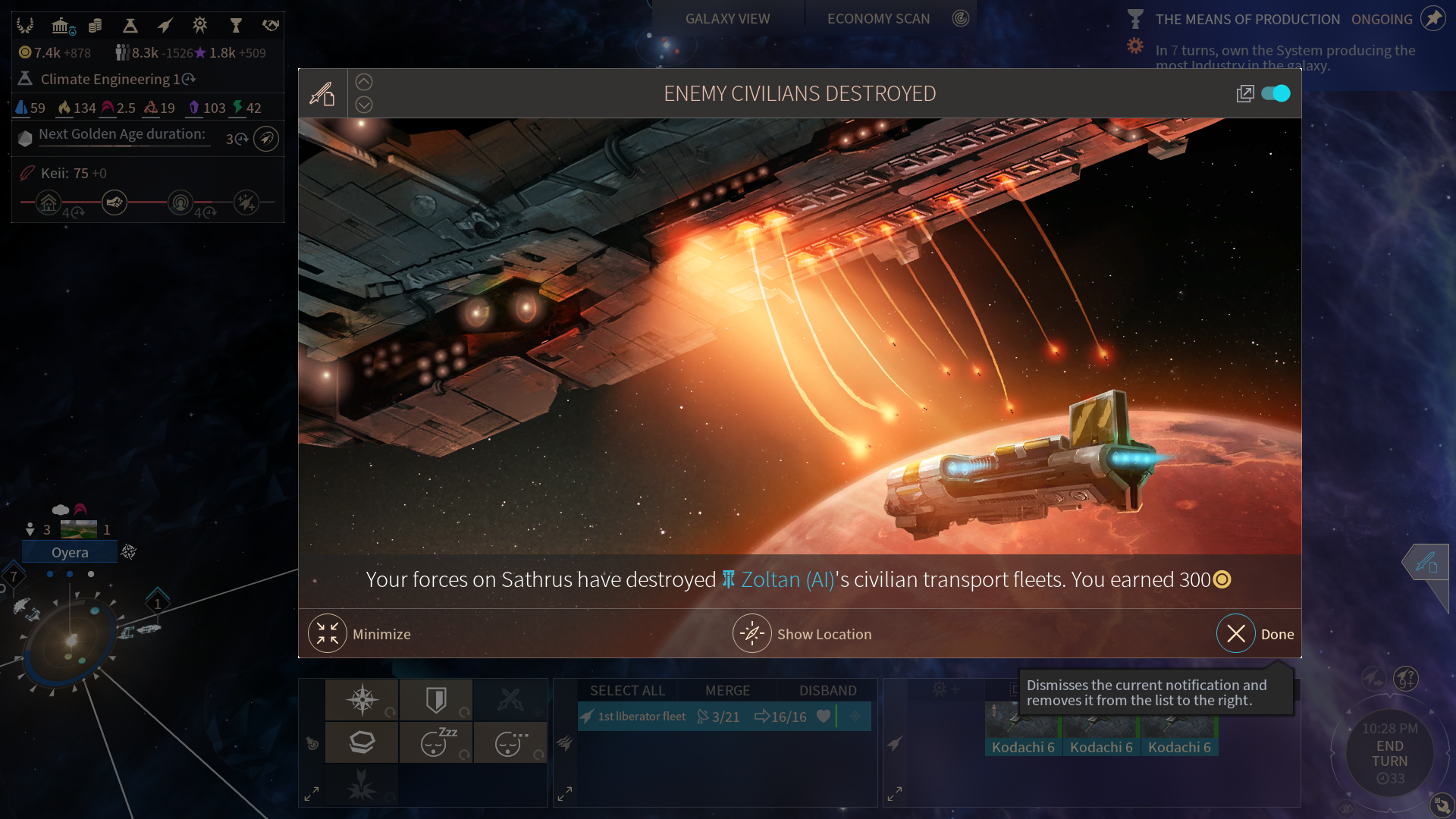Image resolution: width=1456 pixels, height=819 pixels.
Task: Disband the selected fleet
Action: point(827,691)
